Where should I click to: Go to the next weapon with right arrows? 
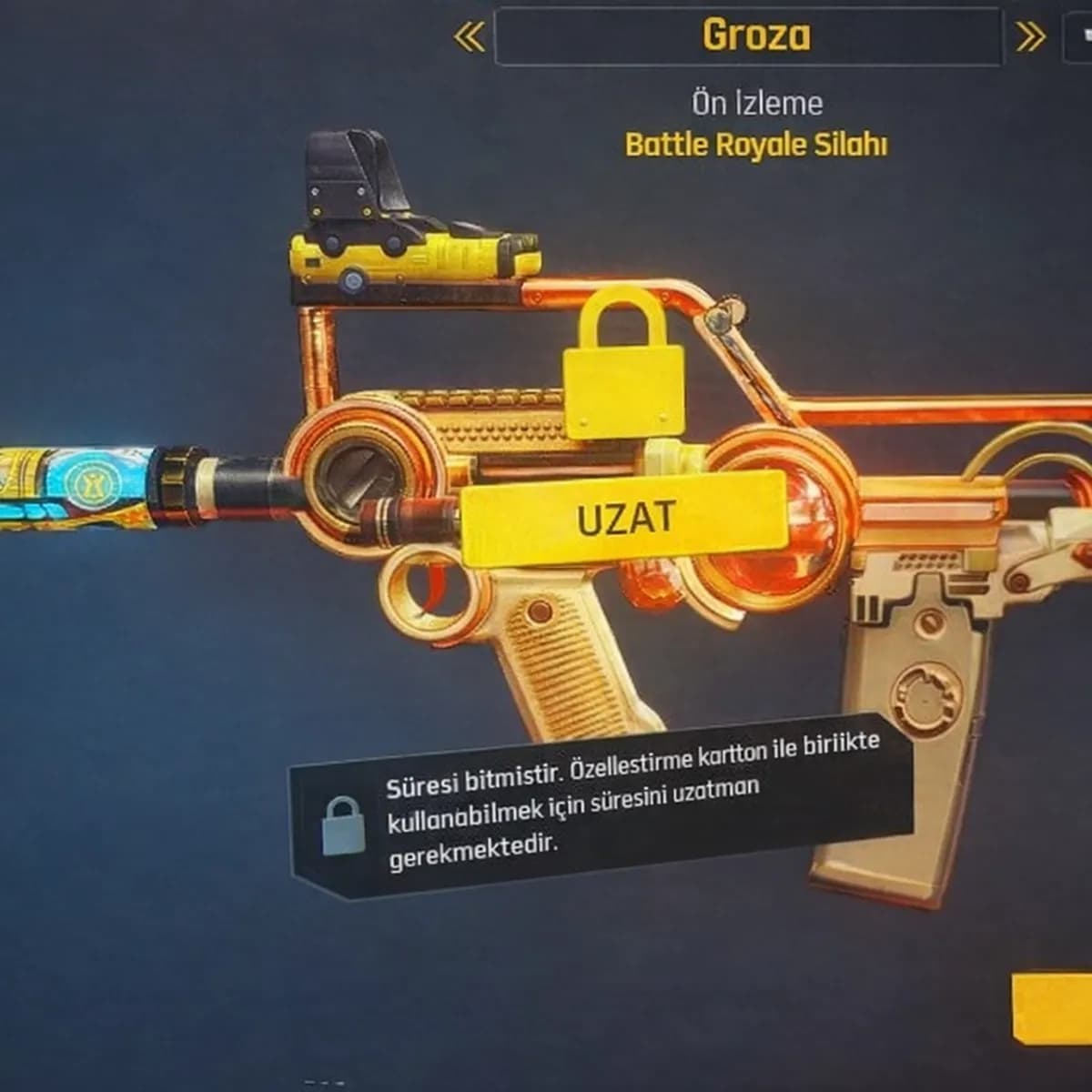1030,37
